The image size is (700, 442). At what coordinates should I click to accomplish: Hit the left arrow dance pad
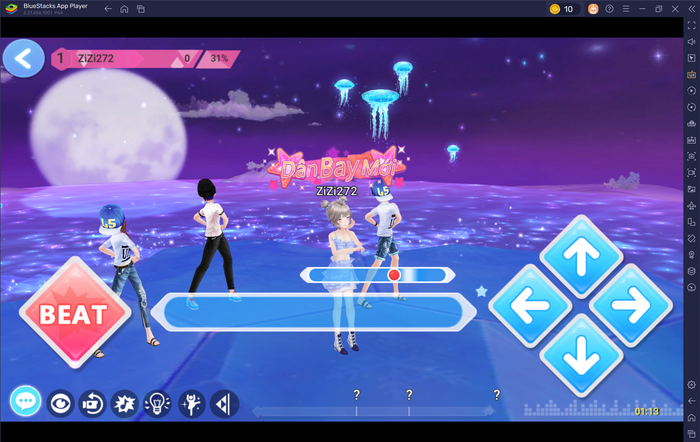(x=530, y=305)
